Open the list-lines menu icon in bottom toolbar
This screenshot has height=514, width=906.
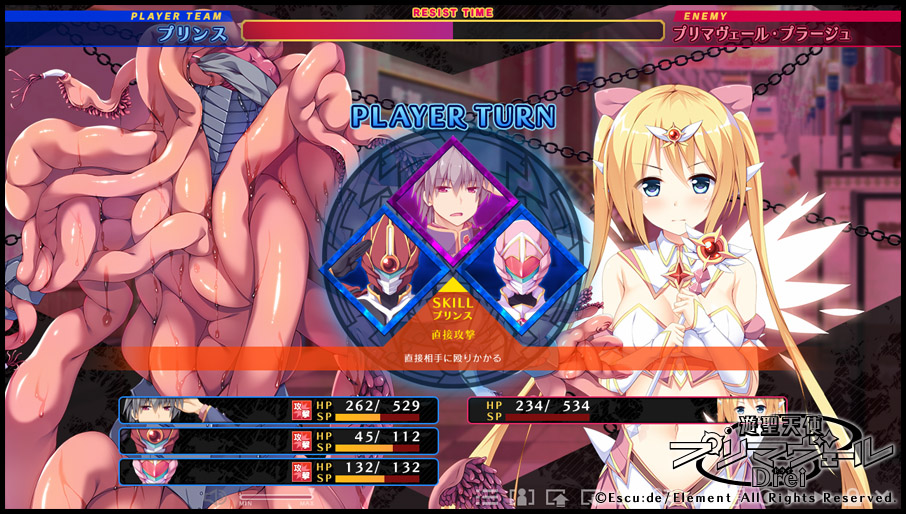click(490, 496)
